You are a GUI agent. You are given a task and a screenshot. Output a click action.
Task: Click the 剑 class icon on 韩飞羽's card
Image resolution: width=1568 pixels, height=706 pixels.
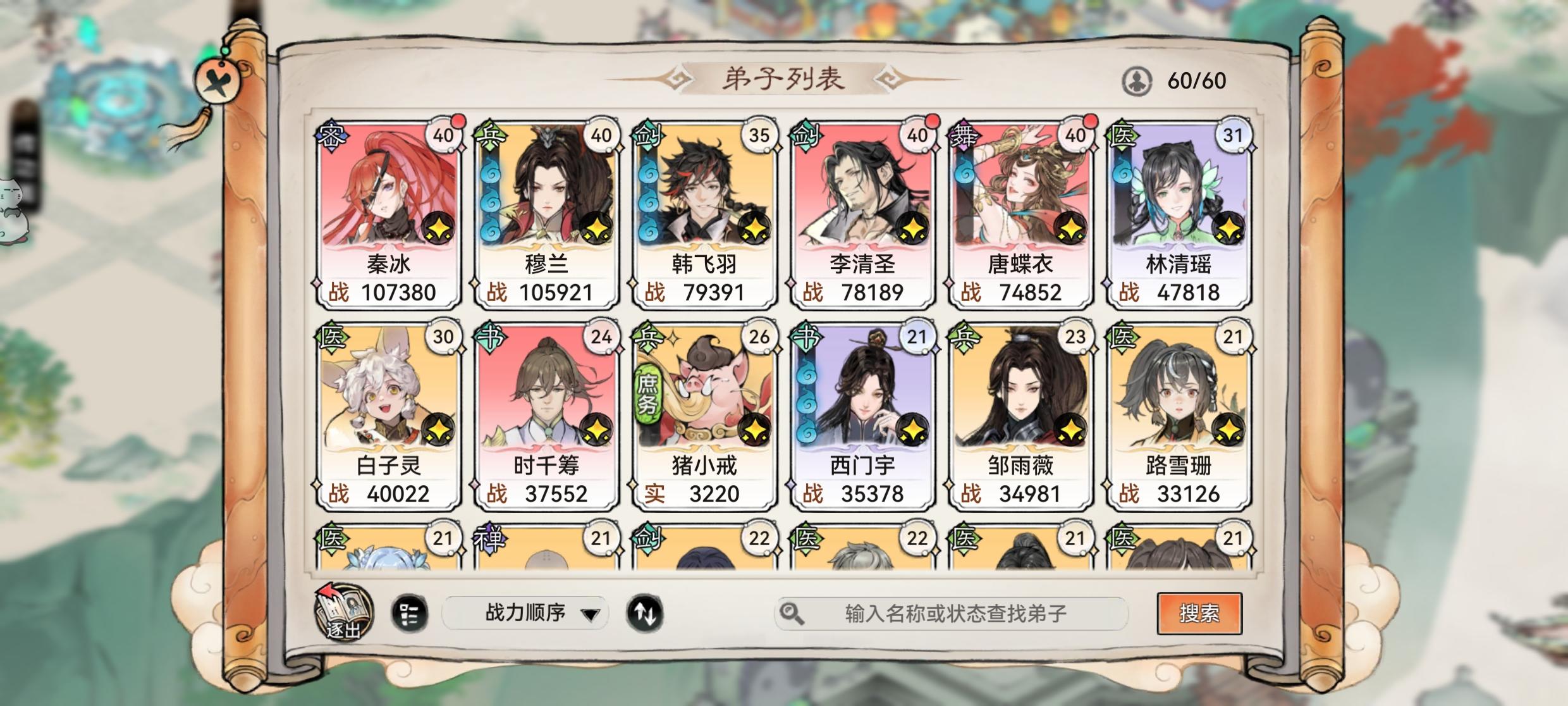(x=647, y=135)
